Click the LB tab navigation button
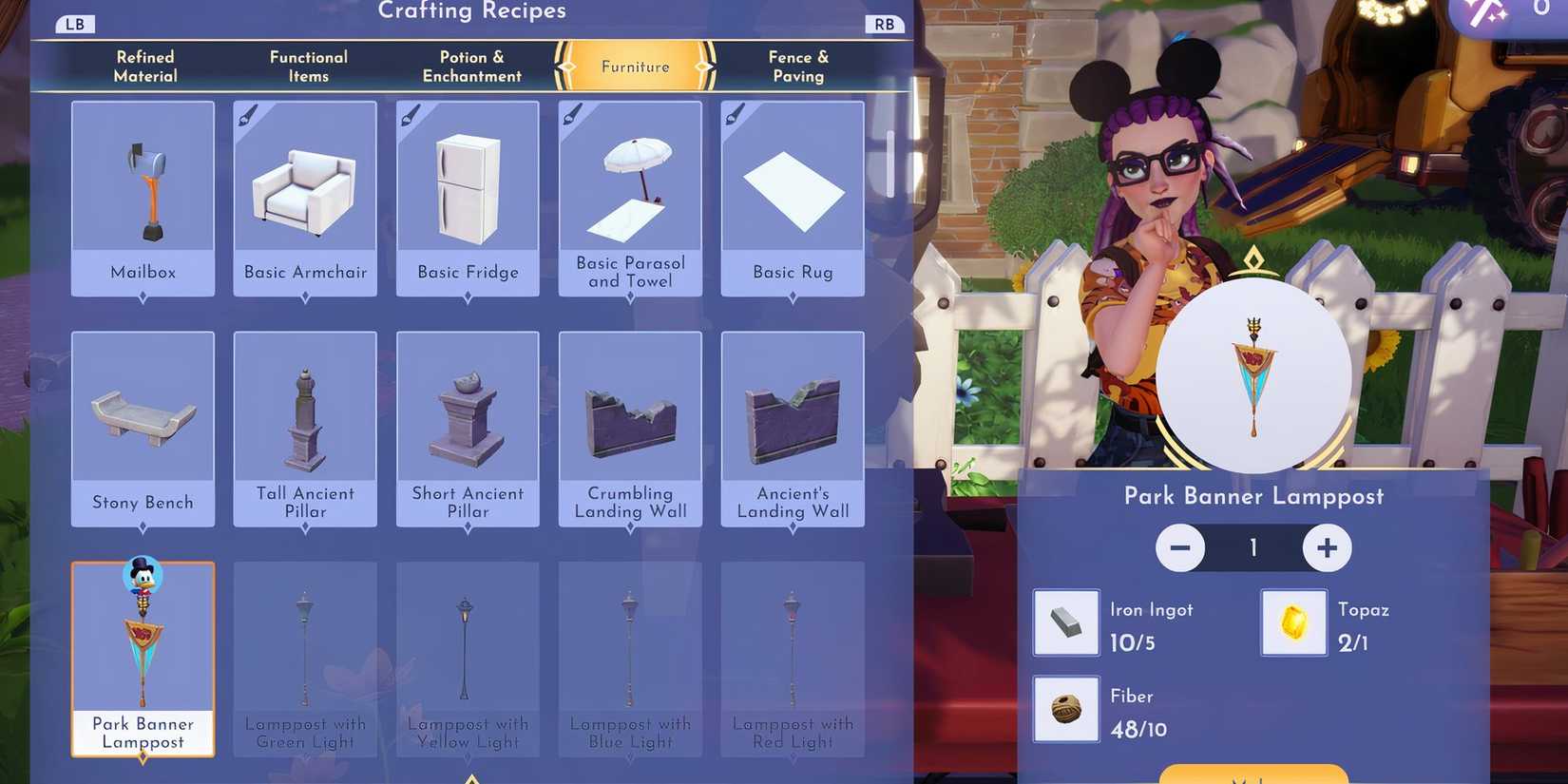Viewport: 1568px width, 784px height. (x=74, y=23)
